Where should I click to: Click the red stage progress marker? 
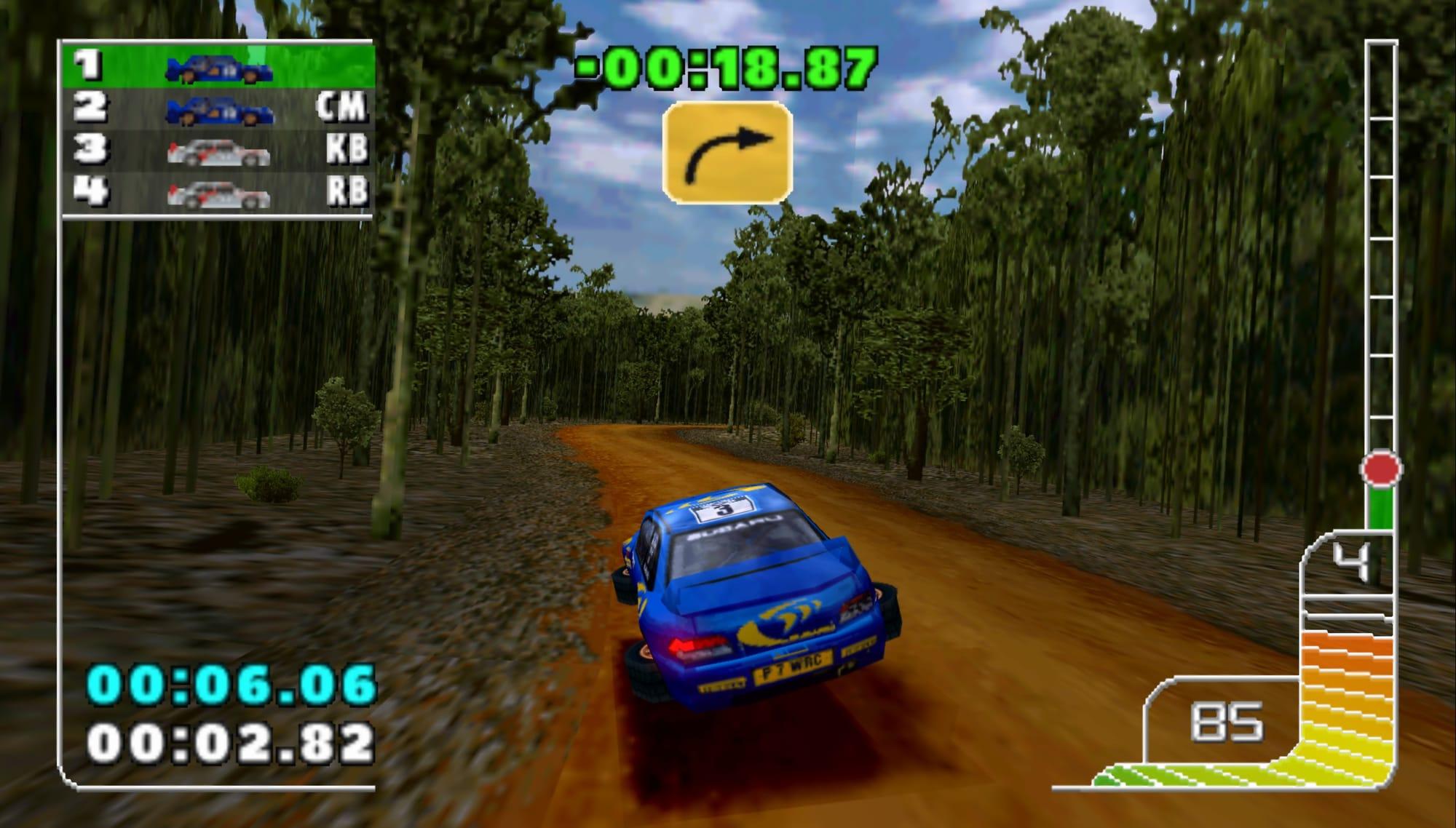(1381, 469)
